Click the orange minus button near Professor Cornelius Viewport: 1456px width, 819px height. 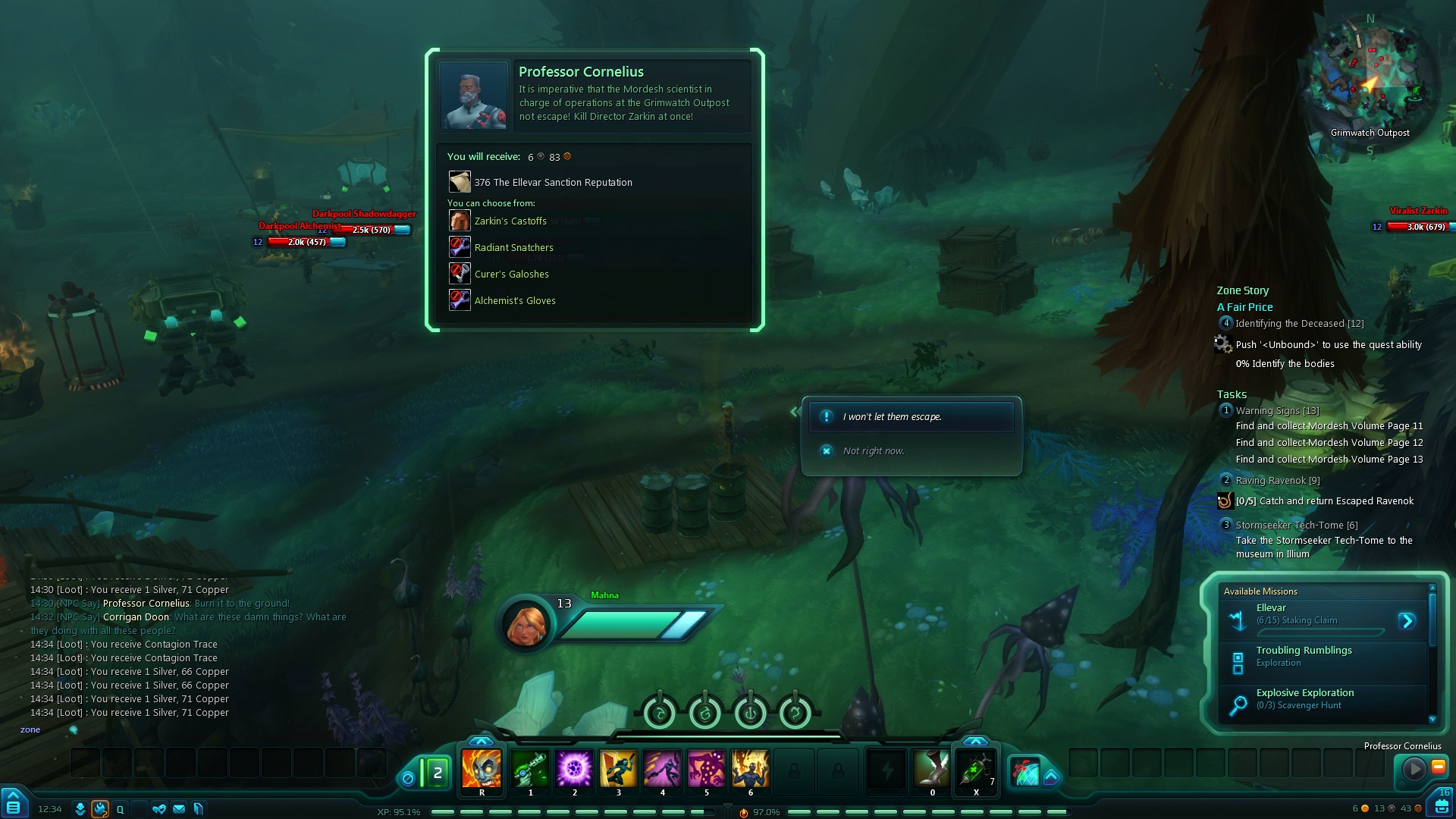point(1438,767)
